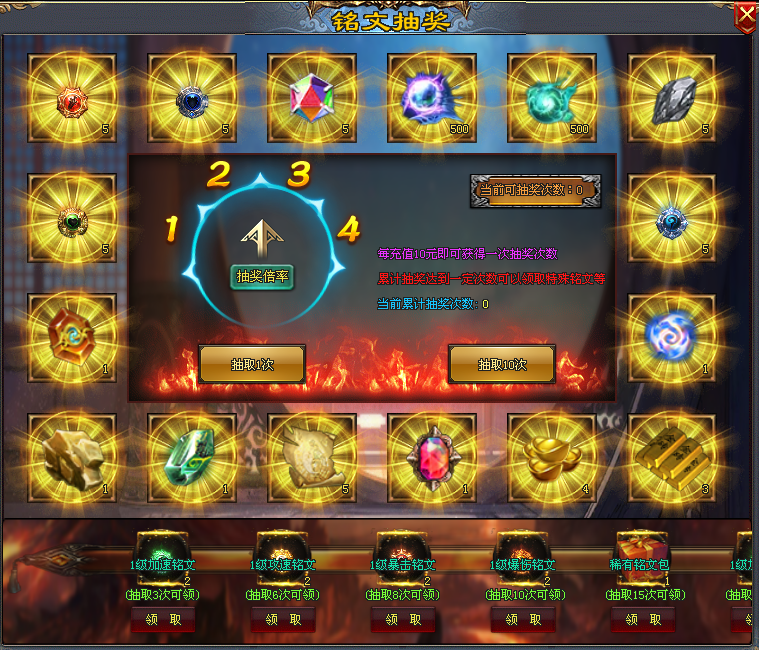Select the teal swirl orb prize
Screen dimensions: 759x650
pyautogui.click(x=551, y=97)
